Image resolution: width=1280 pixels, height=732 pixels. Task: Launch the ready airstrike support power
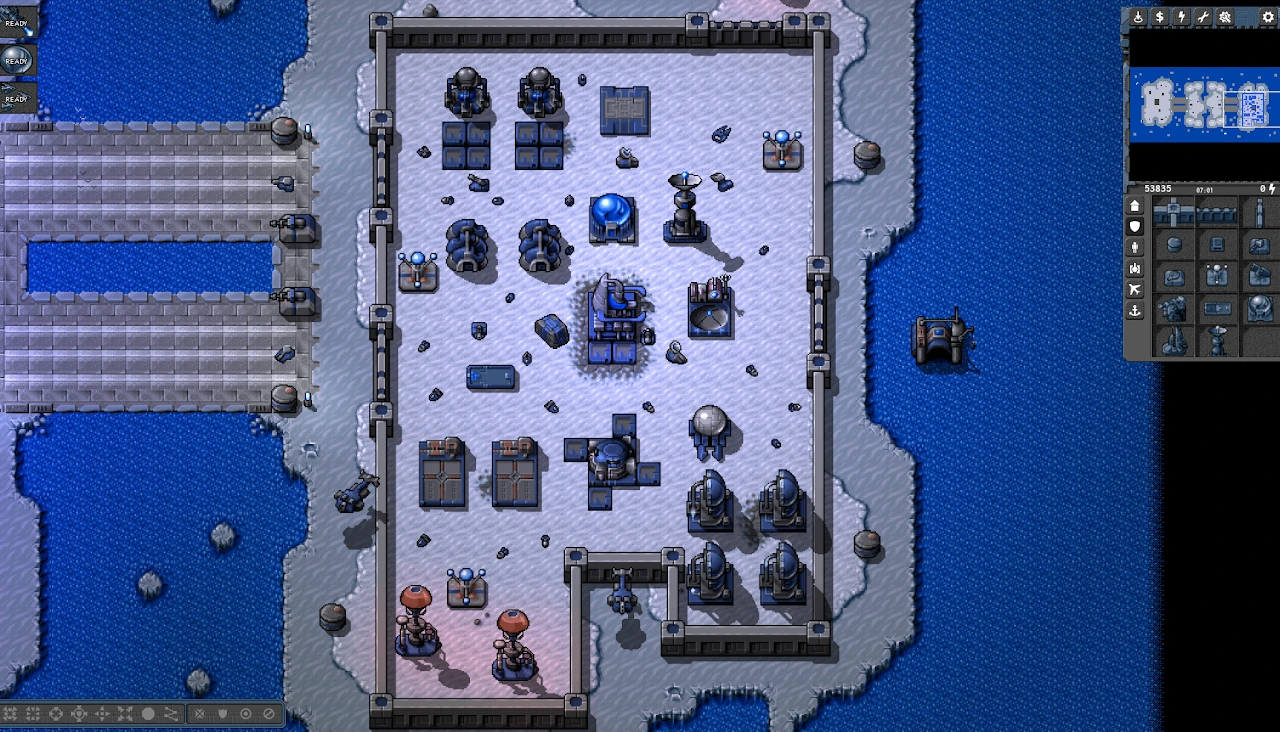pos(17,97)
